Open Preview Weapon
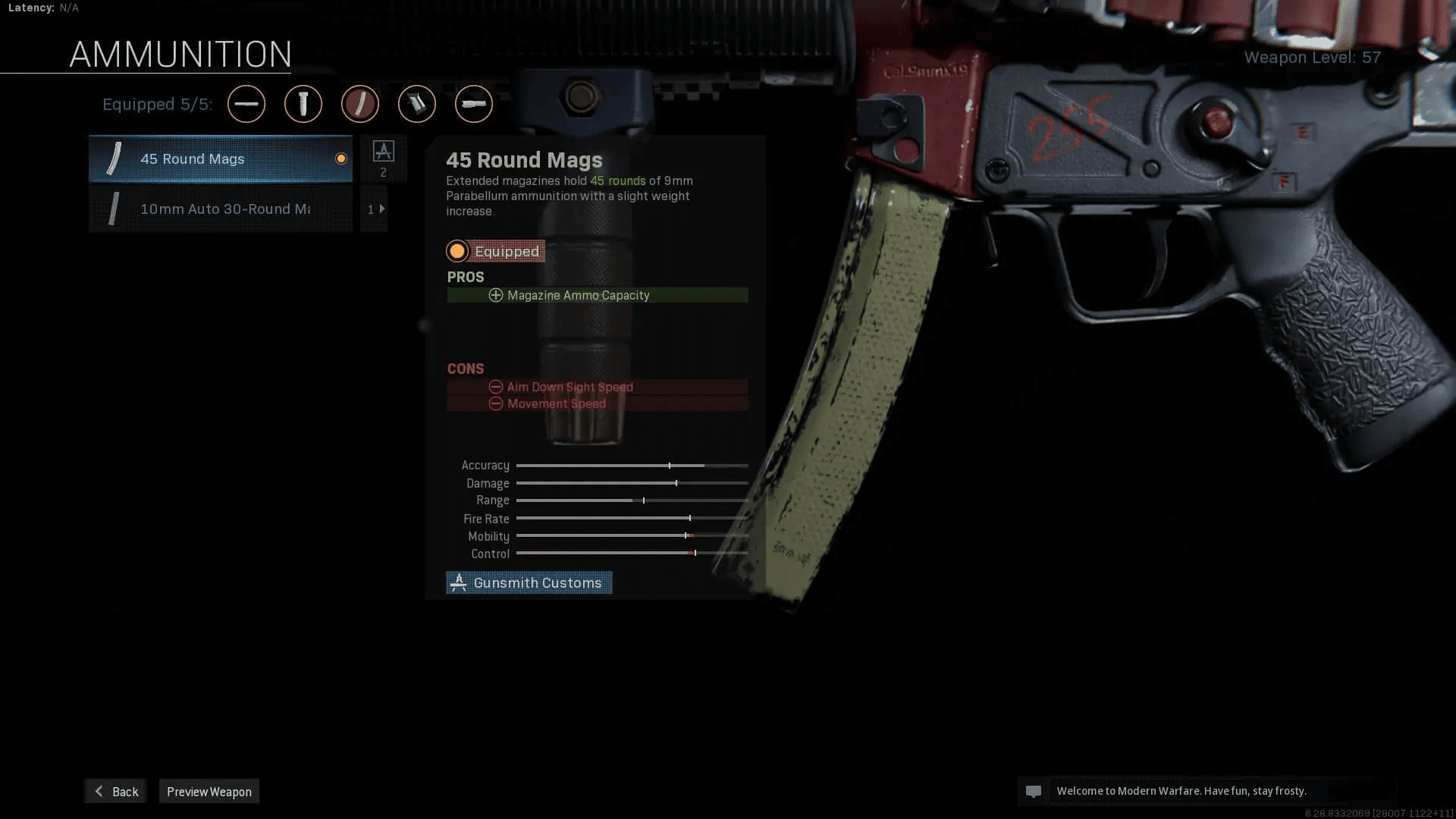The height and width of the screenshot is (819, 1456). click(x=209, y=791)
